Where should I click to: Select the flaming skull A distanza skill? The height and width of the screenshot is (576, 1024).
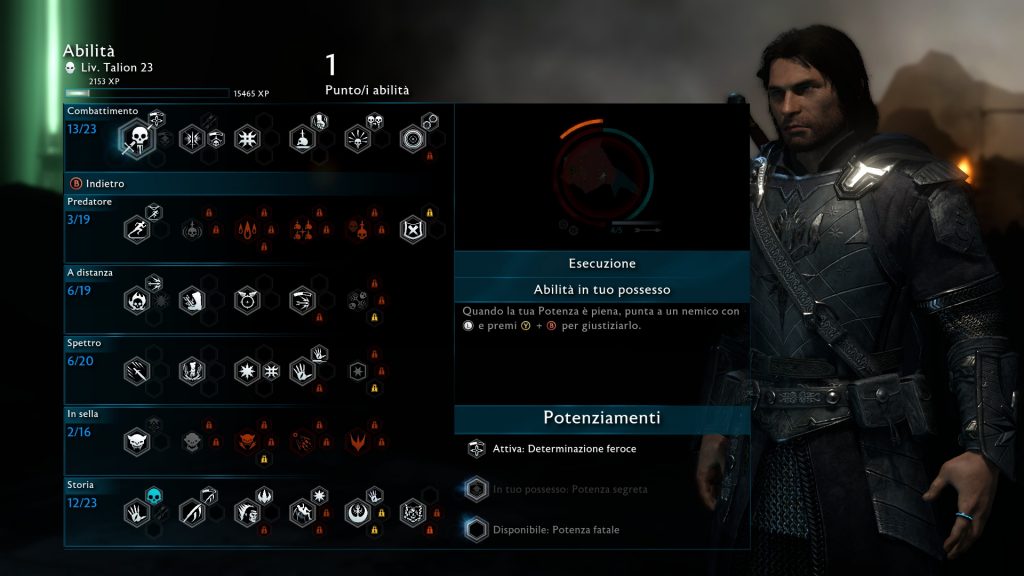tap(137, 300)
